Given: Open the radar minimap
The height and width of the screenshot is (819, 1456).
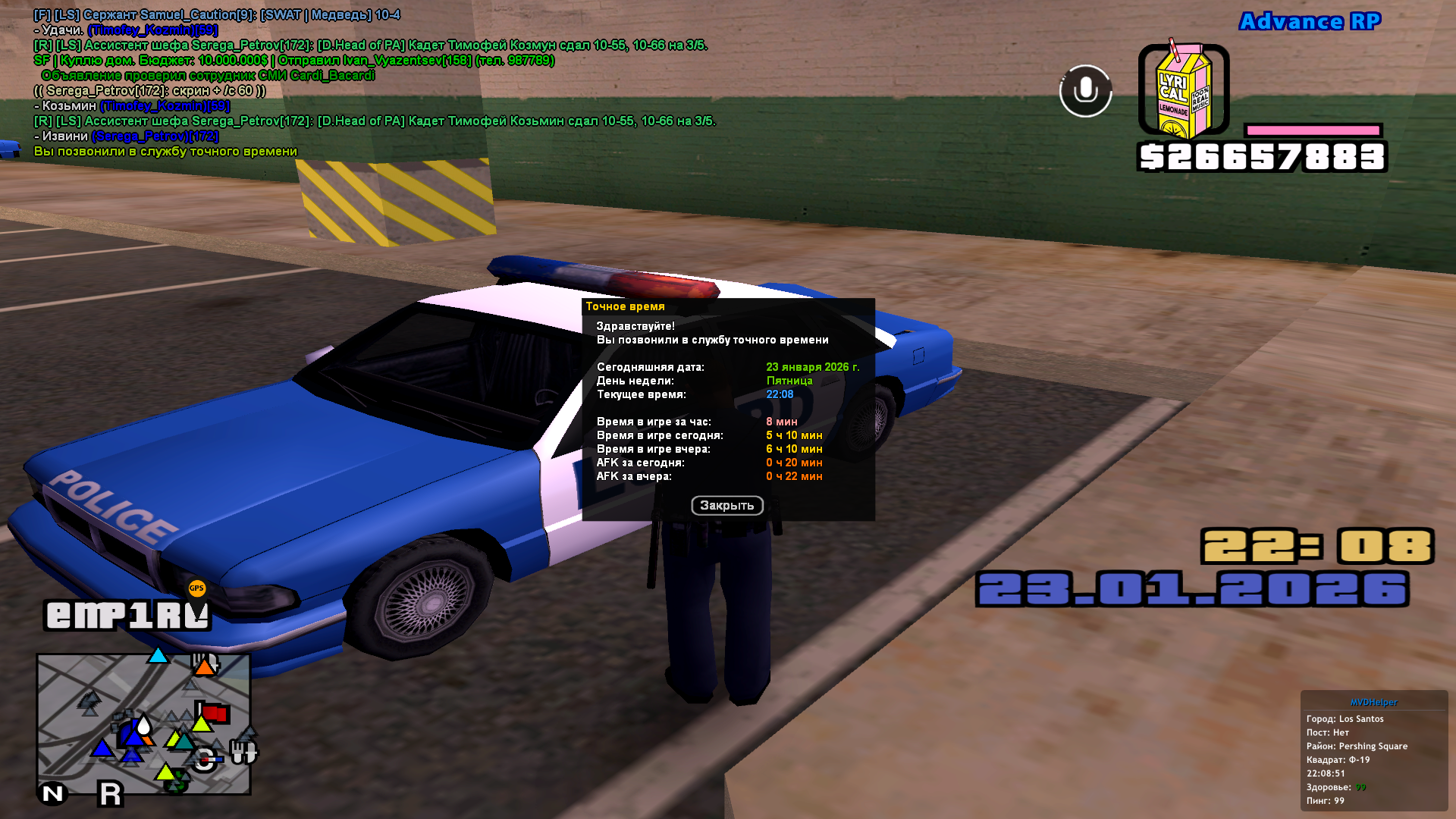Looking at the screenshot, I should tap(143, 724).
